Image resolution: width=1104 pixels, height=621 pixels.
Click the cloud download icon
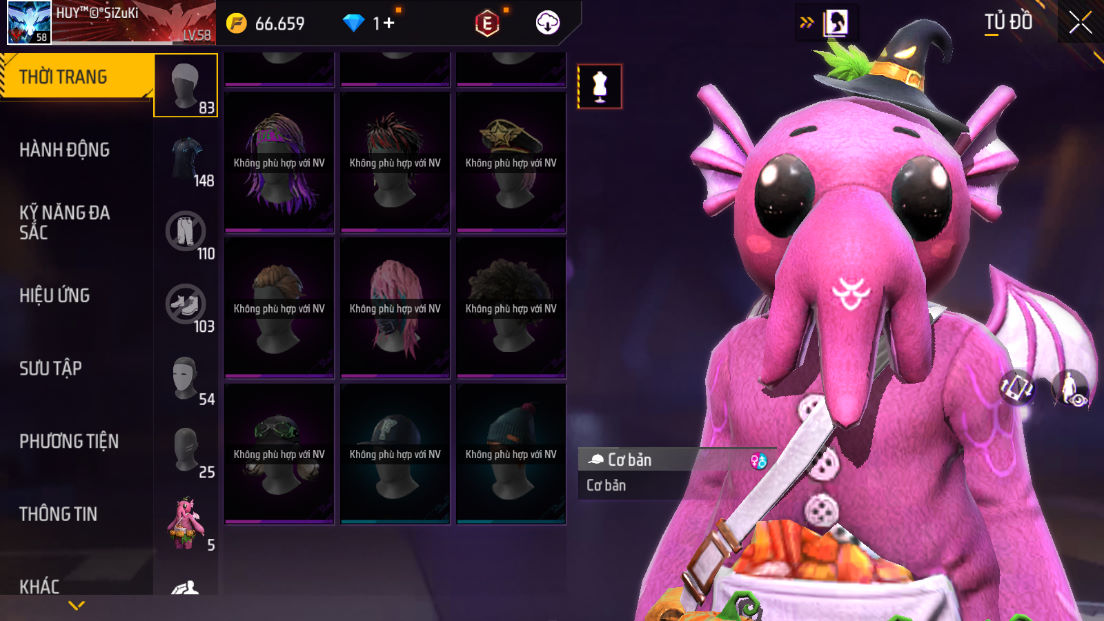548,22
